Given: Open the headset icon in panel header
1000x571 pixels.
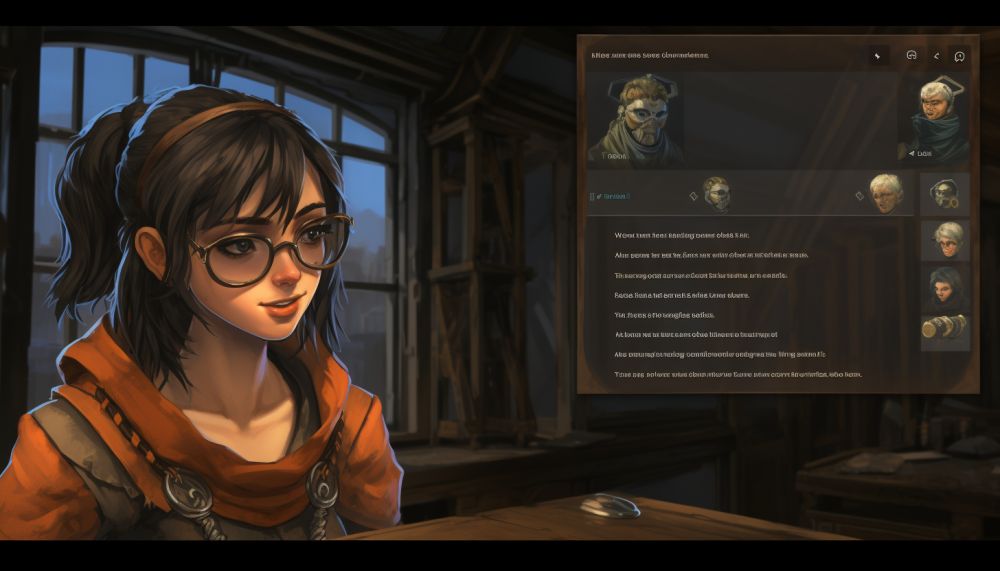Looking at the screenshot, I should tap(911, 56).
